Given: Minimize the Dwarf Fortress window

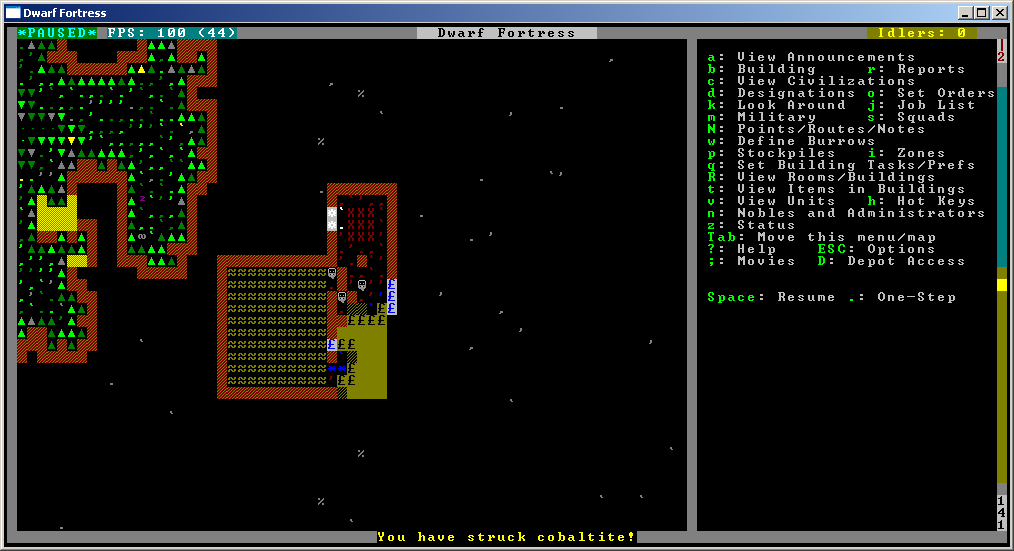Looking at the screenshot, I should (x=966, y=13).
